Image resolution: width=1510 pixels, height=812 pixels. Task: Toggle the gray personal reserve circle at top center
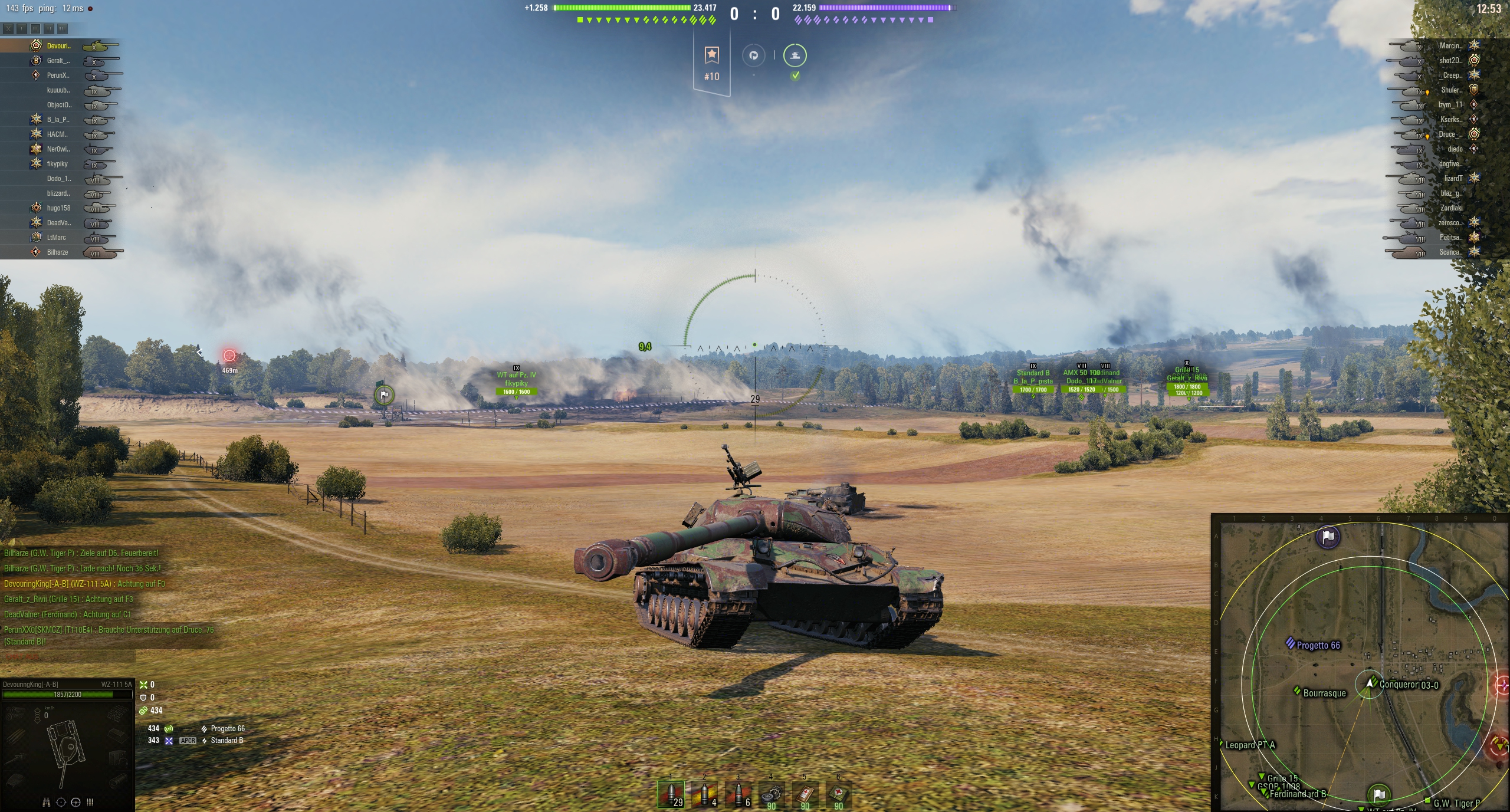[754, 55]
